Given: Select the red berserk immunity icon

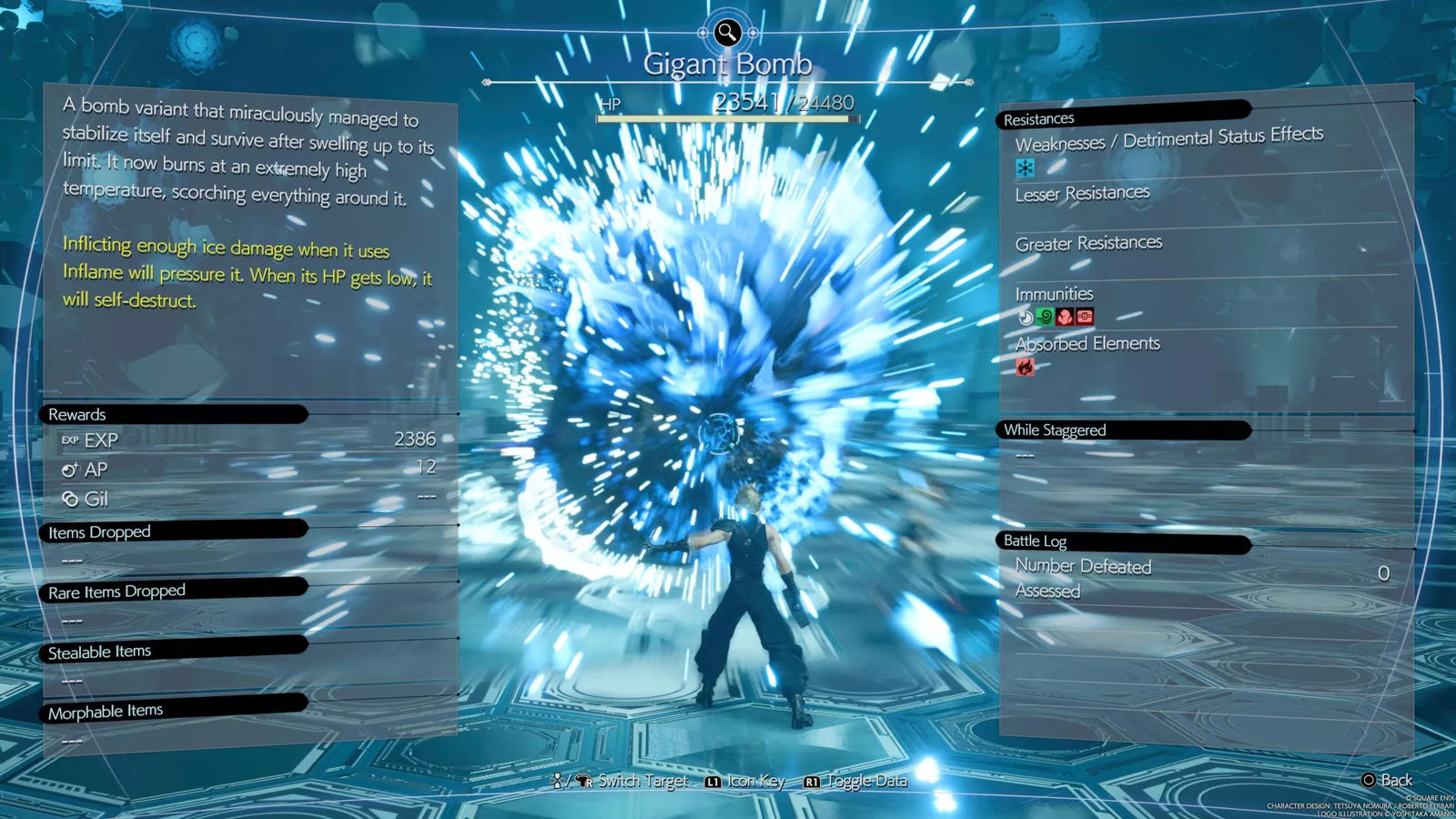Looking at the screenshot, I should click(1064, 317).
